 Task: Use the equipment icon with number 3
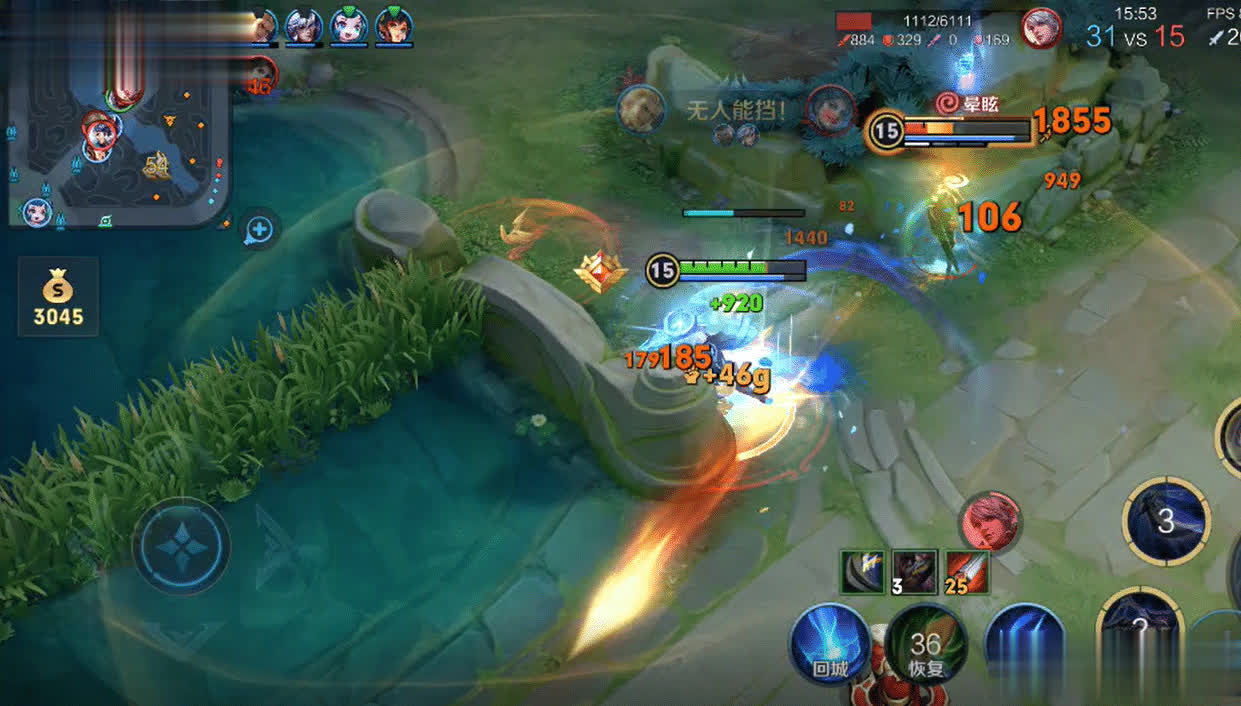(914, 572)
